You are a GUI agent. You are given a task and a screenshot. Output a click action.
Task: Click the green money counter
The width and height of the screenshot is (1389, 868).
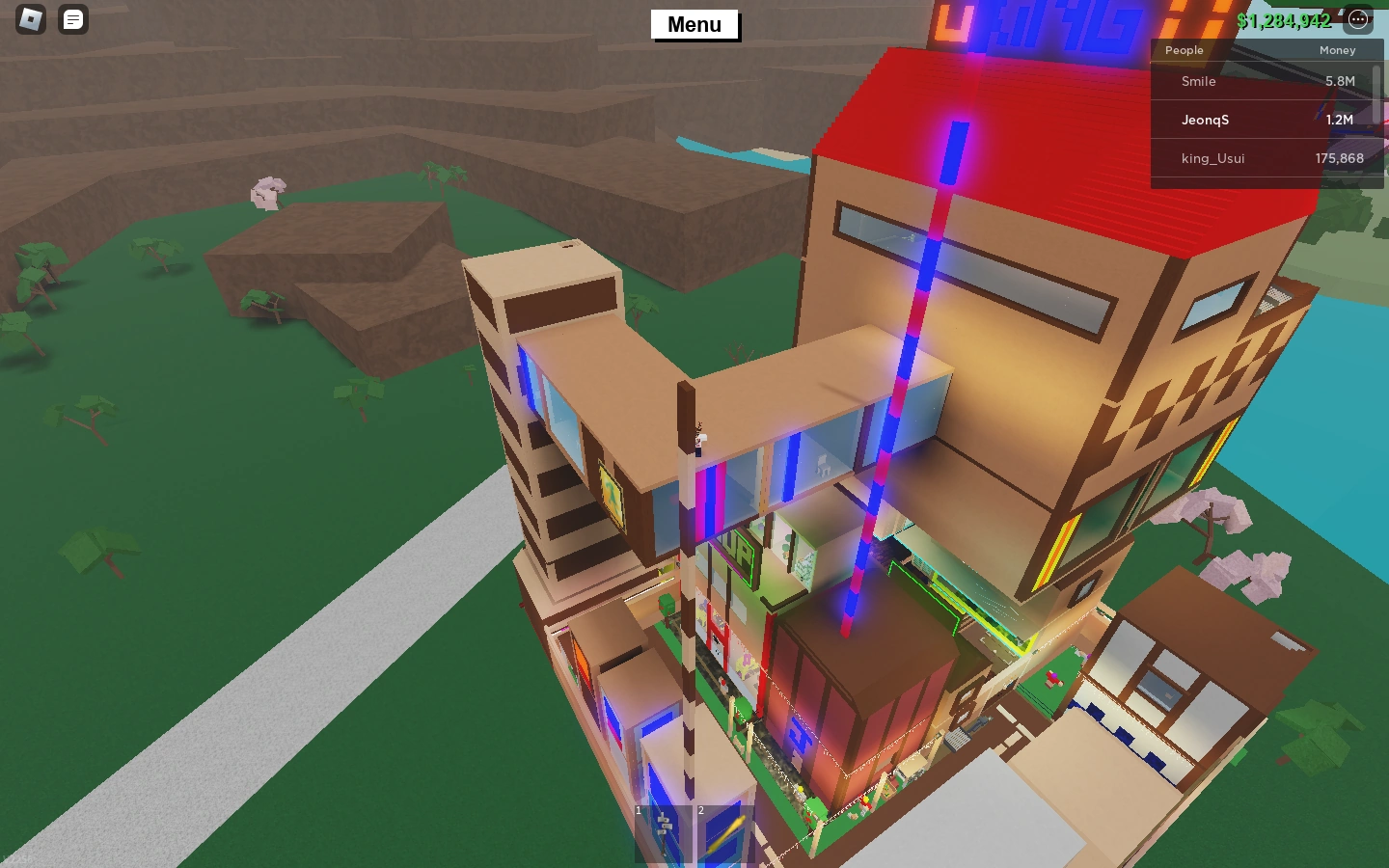pos(1285,20)
